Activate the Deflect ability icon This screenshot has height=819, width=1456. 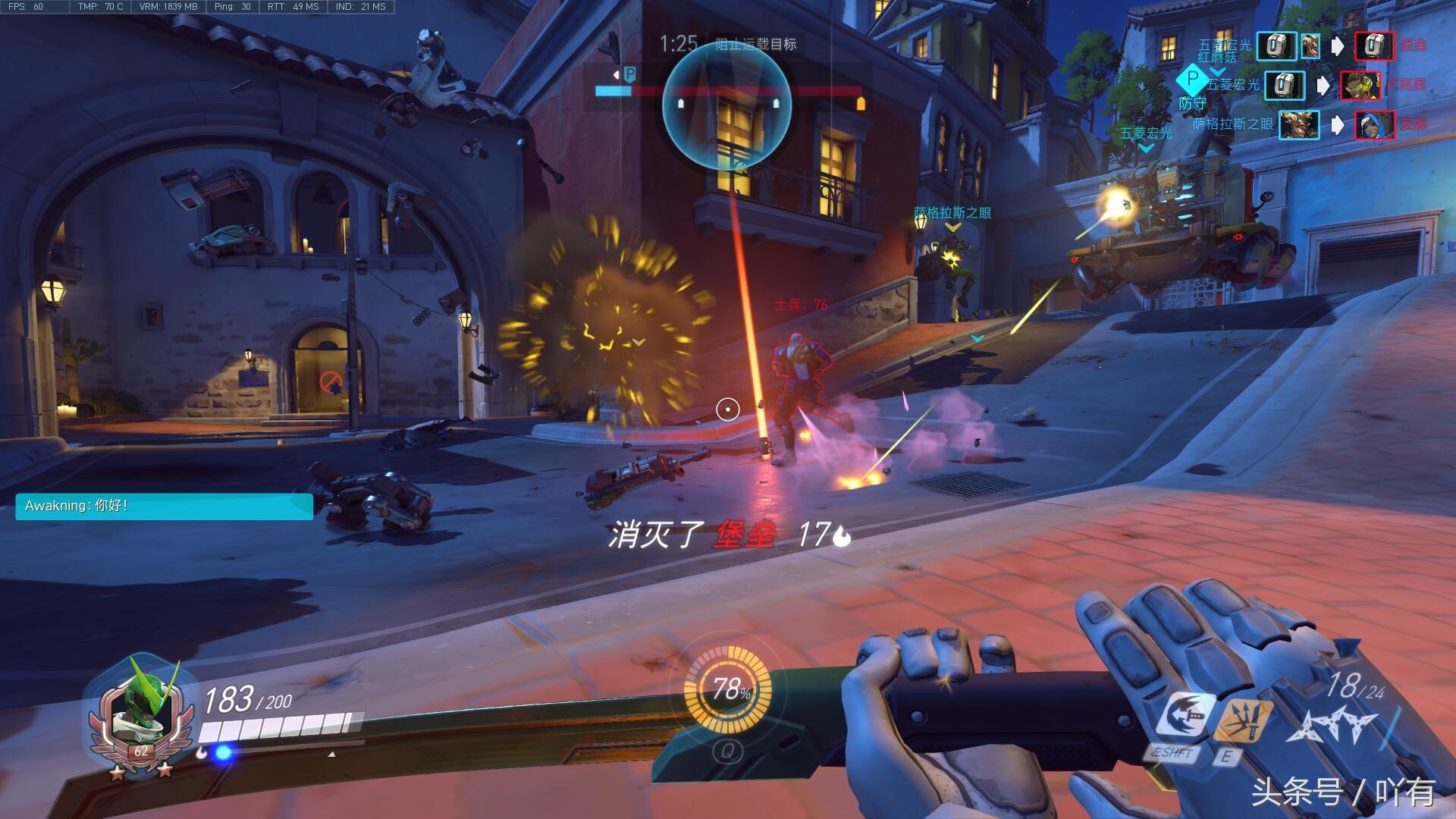[x=1243, y=720]
